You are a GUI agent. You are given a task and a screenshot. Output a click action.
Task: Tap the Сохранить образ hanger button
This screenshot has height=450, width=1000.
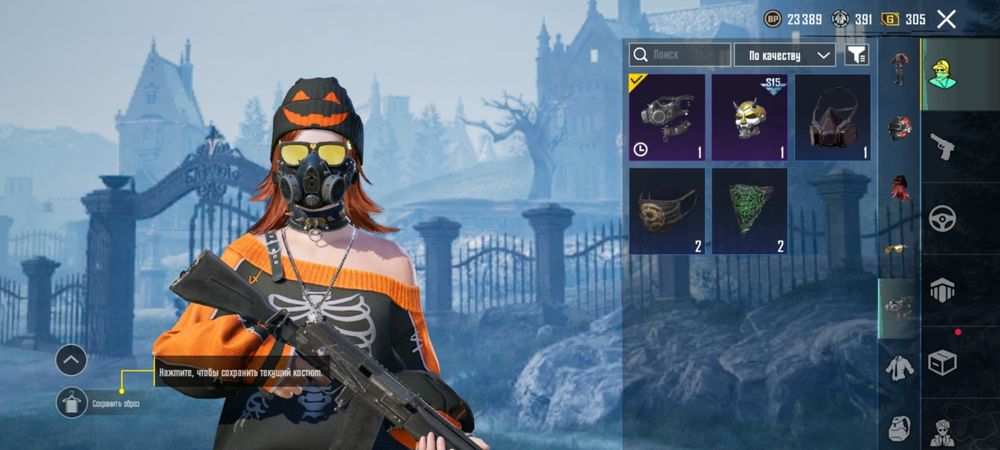(x=71, y=402)
